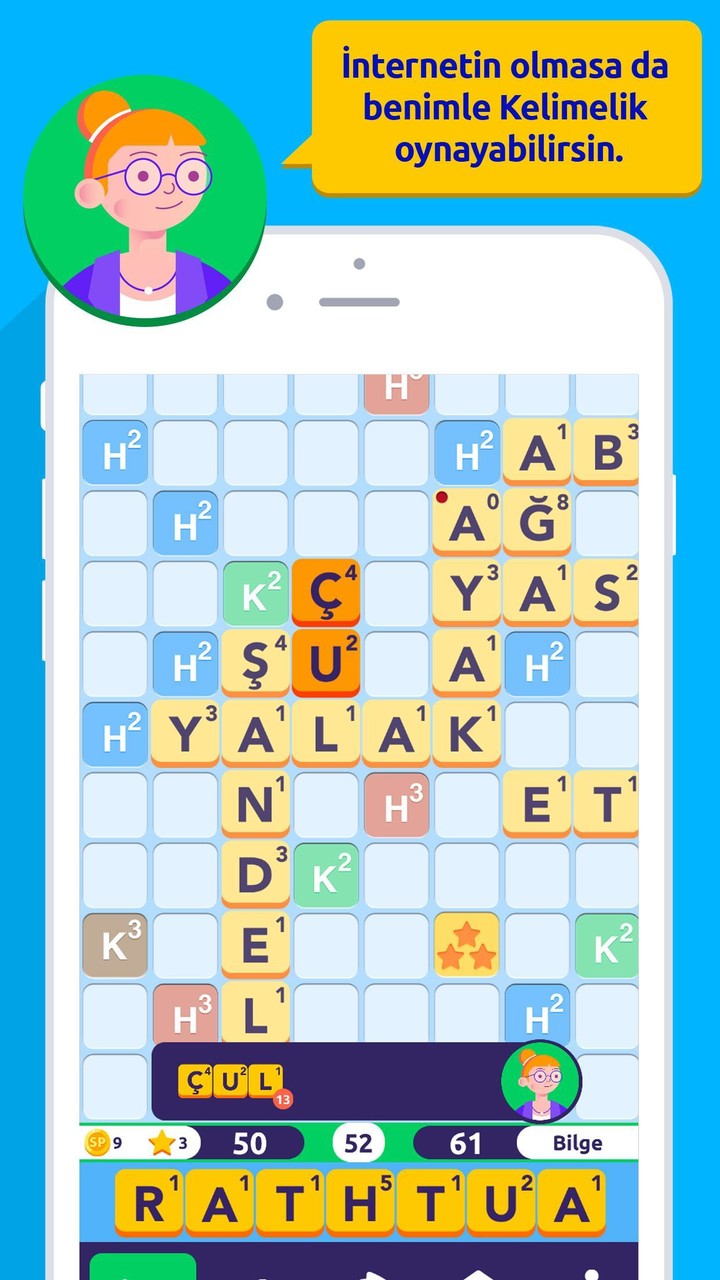This screenshot has height=1280, width=720.
Task: Tap the yellow star counter icon
Action: 162,1142
